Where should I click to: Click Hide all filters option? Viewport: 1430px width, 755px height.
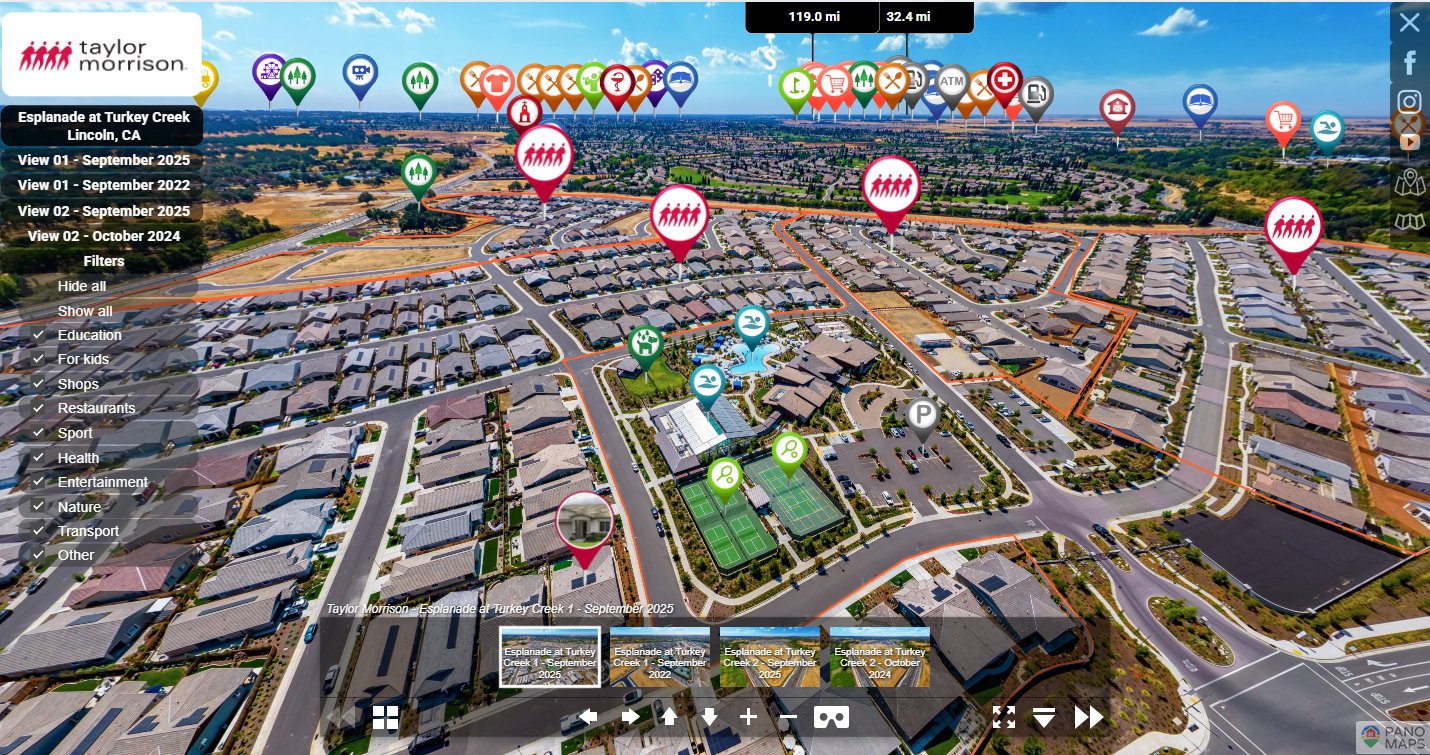[x=82, y=286]
